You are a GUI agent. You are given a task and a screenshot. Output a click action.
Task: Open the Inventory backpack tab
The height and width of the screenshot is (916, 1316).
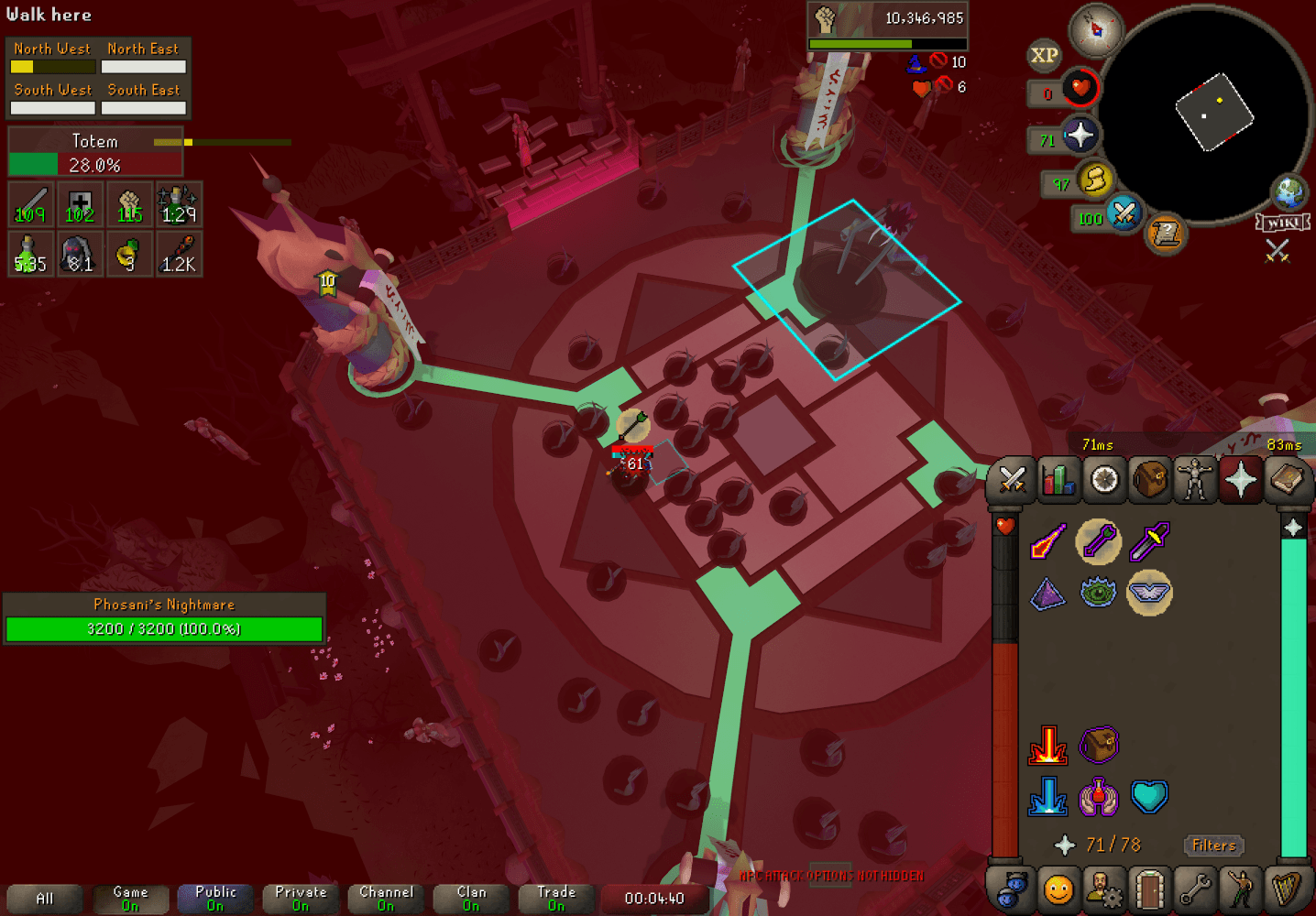1150,479
